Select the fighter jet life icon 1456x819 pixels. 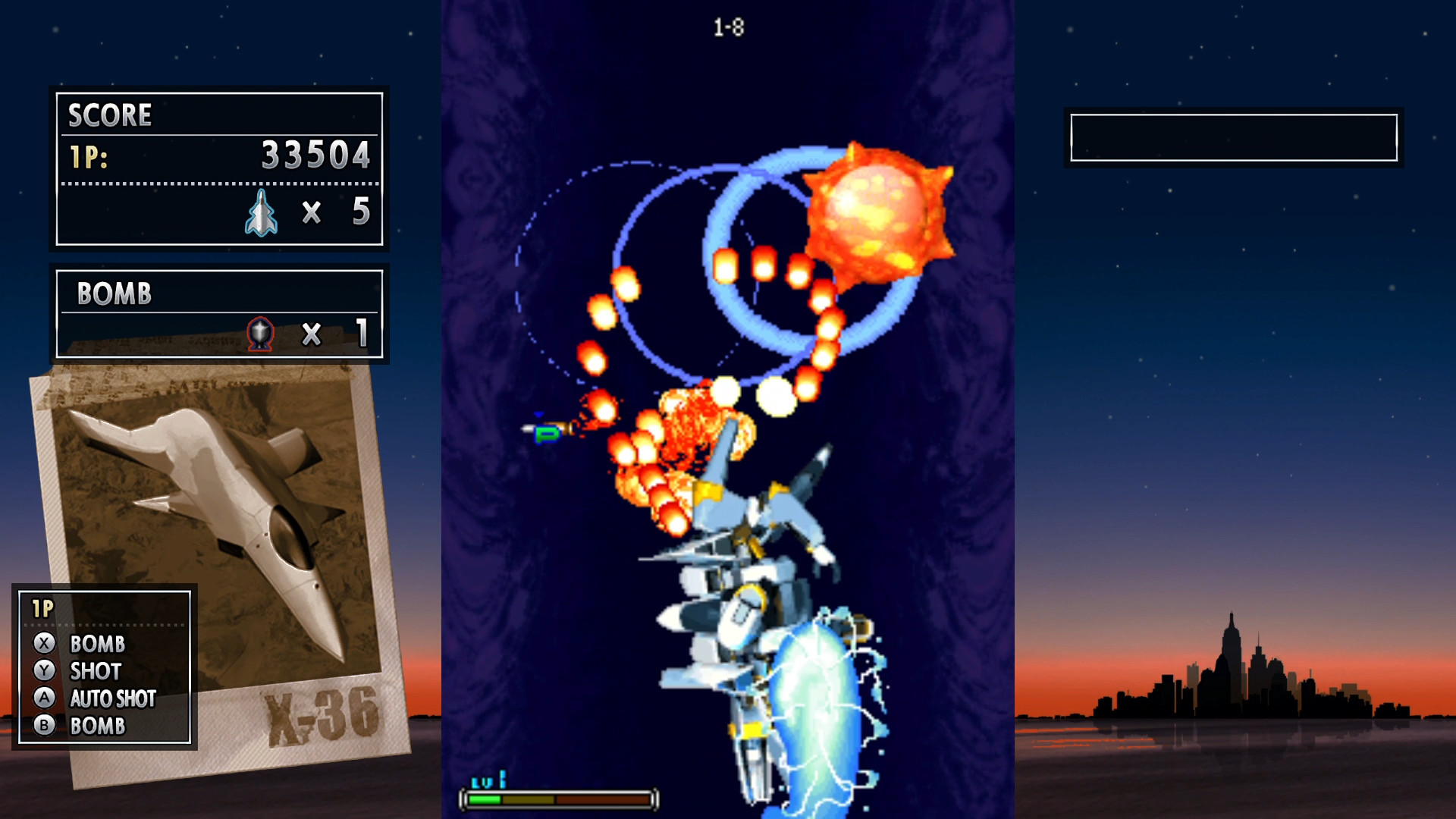tap(261, 212)
